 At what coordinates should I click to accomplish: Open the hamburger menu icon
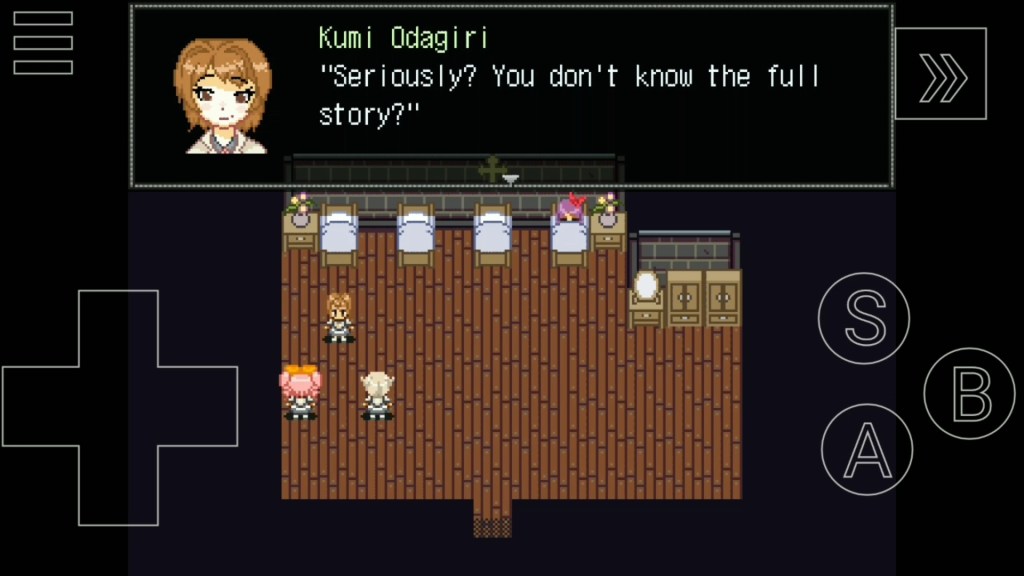tap(43, 43)
